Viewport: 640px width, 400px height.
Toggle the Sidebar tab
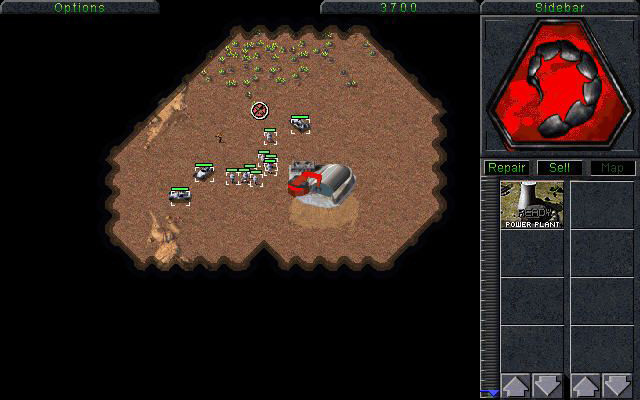tap(559, 7)
